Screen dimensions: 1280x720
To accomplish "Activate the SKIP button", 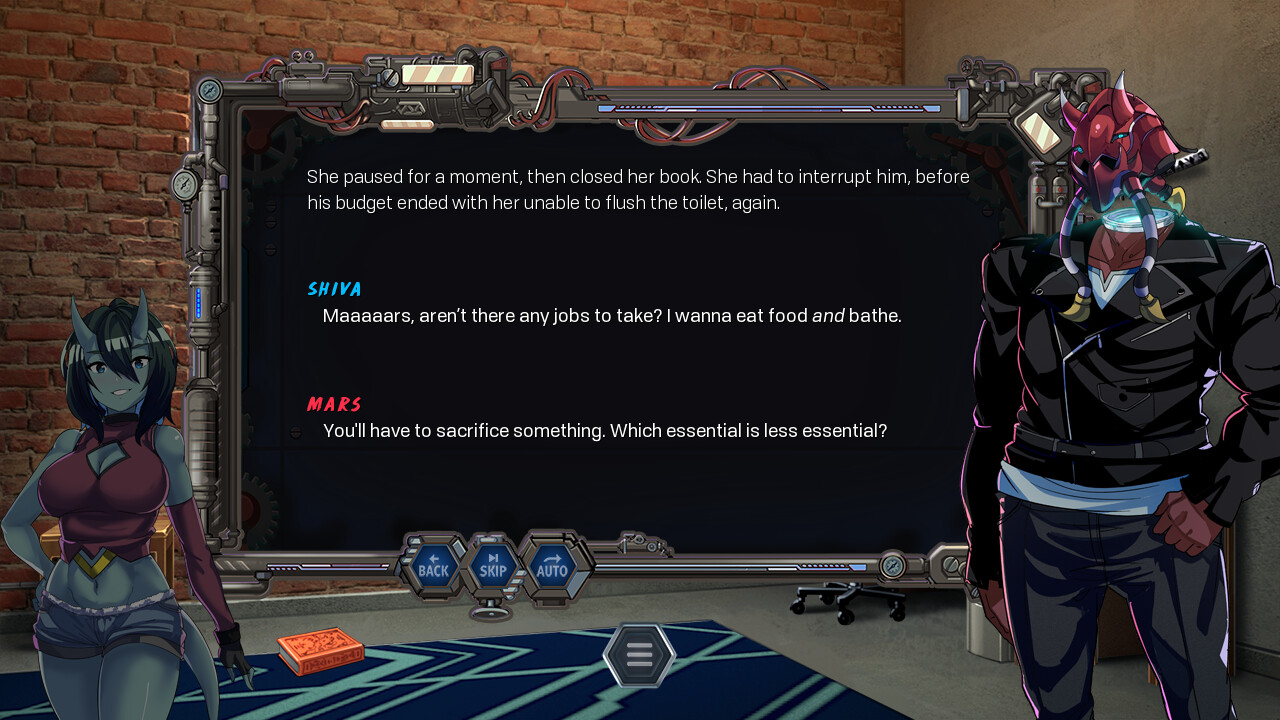I will click(x=493, y=567).
